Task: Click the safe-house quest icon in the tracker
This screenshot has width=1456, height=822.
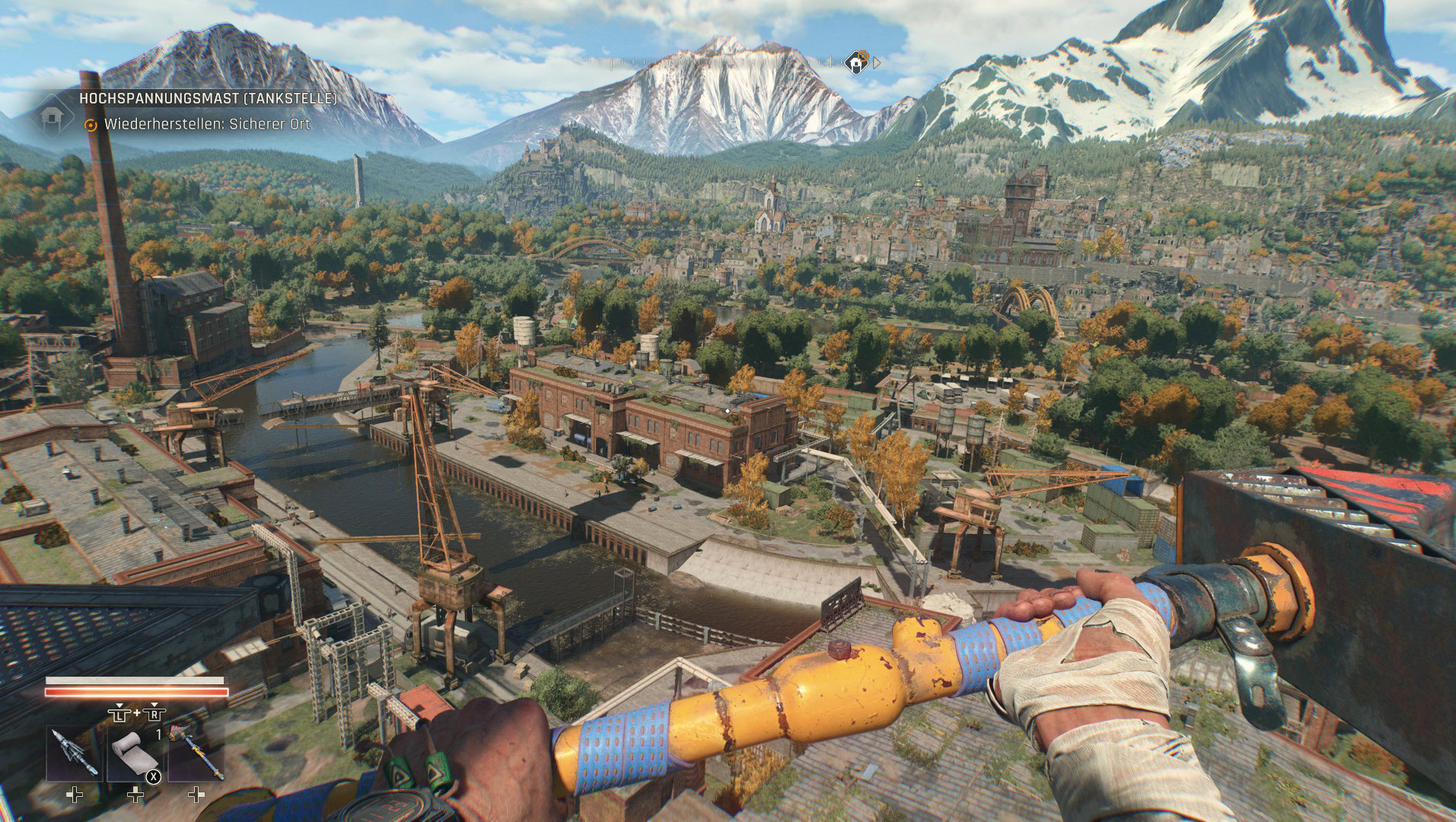Action: 51,116
